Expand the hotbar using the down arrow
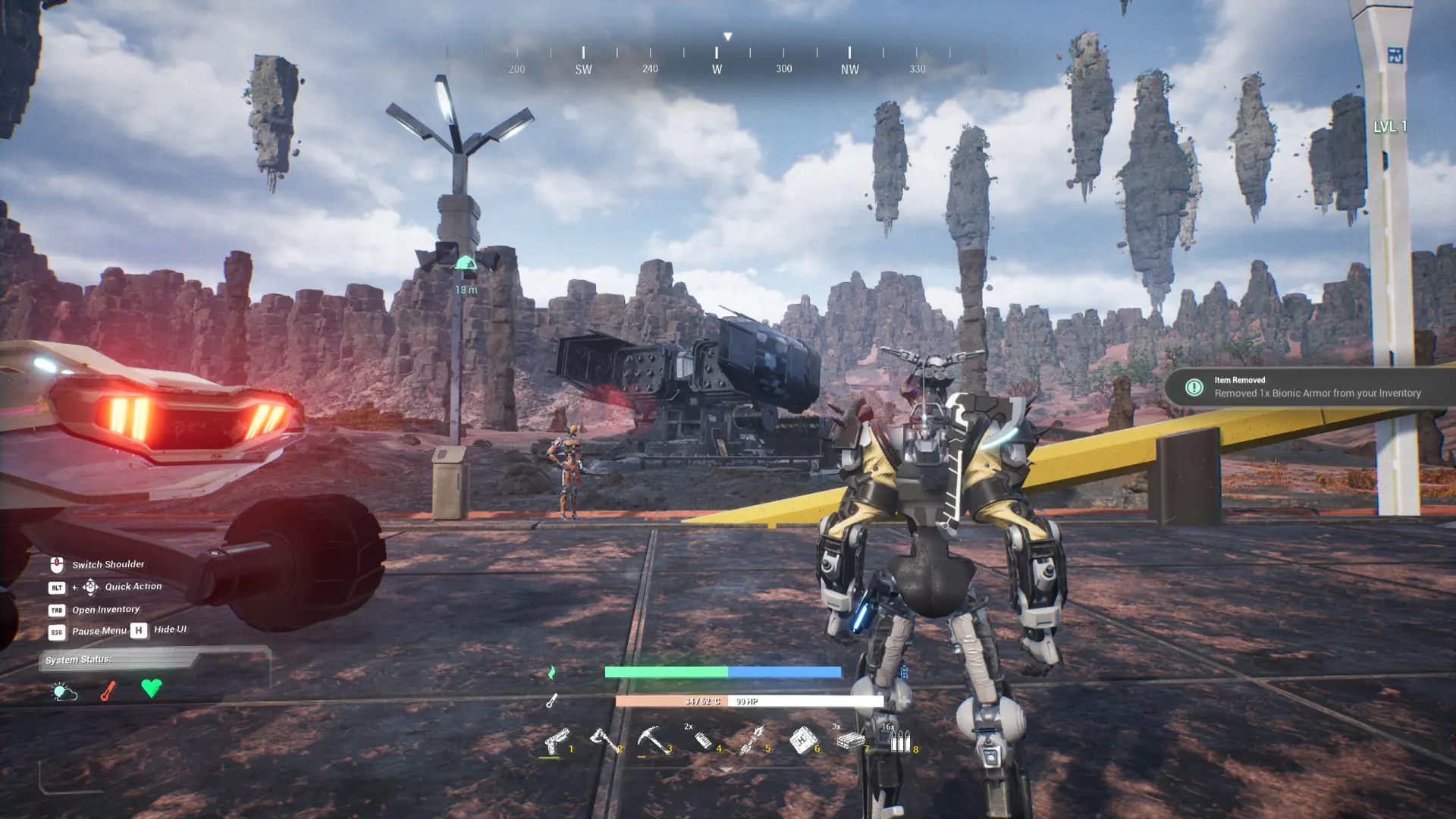The width and height of the screenshot is (1456, 819). 726,770
